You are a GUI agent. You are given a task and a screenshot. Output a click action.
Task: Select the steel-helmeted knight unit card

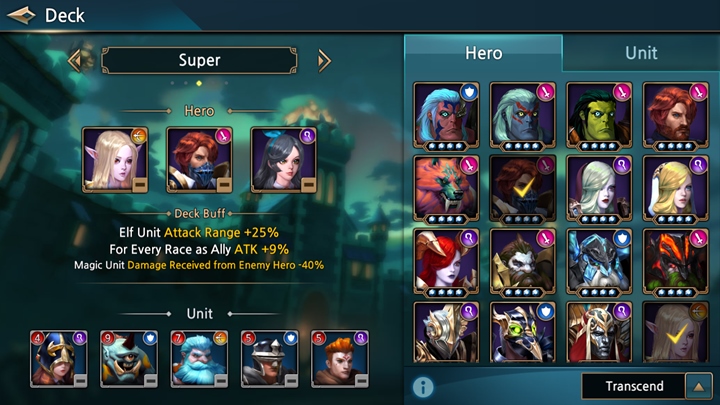tap(270, 358)
